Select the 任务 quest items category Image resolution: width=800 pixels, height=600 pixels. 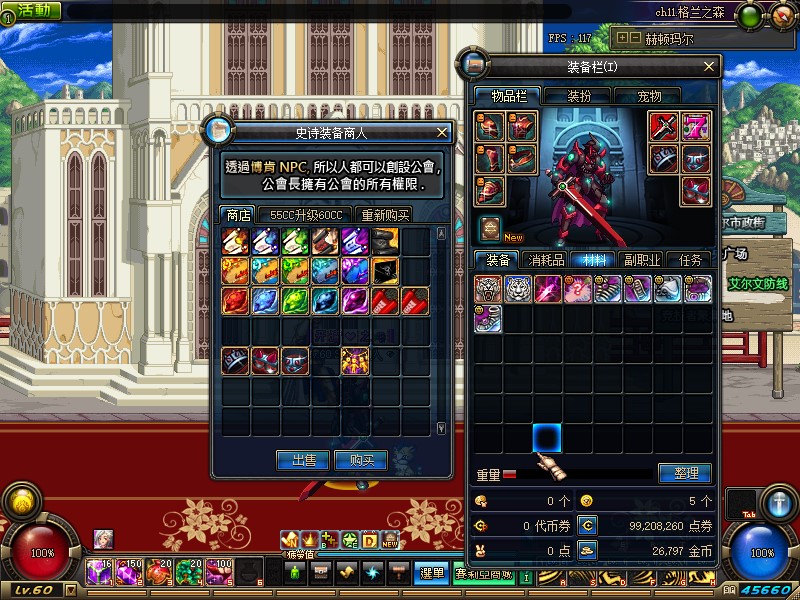click(690, 260)
